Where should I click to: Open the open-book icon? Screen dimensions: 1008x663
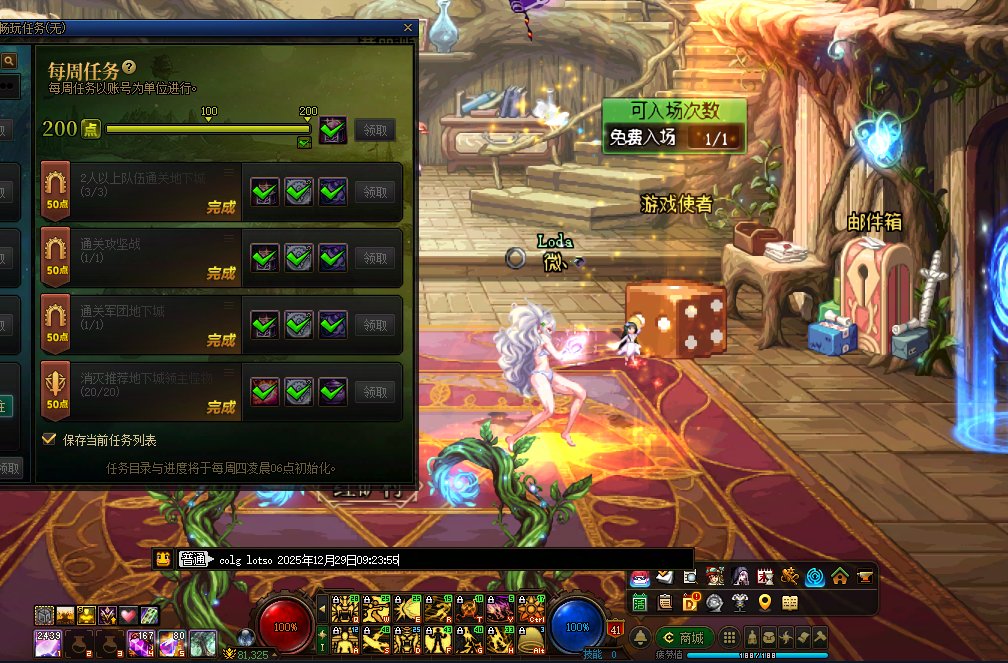pos(790,602)
